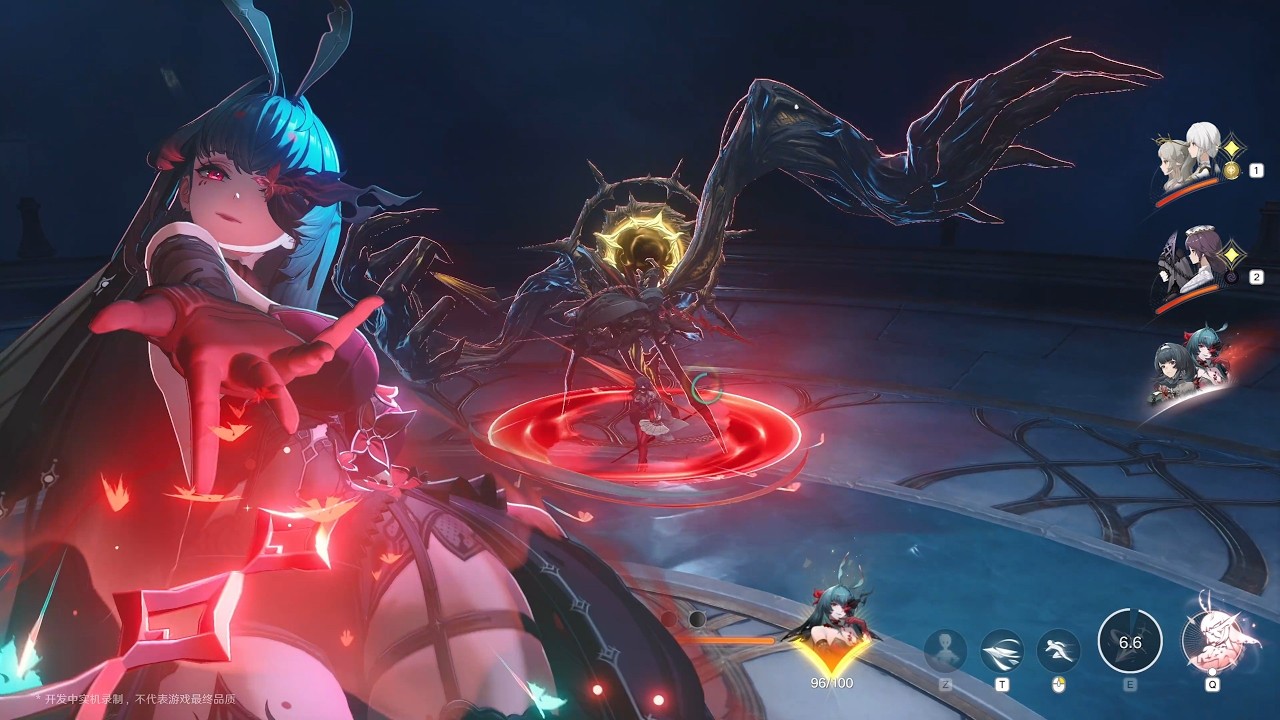Click the gold coin medal beside party slot 1
The image size is (1280, 720).
(x=1230, y=170)
